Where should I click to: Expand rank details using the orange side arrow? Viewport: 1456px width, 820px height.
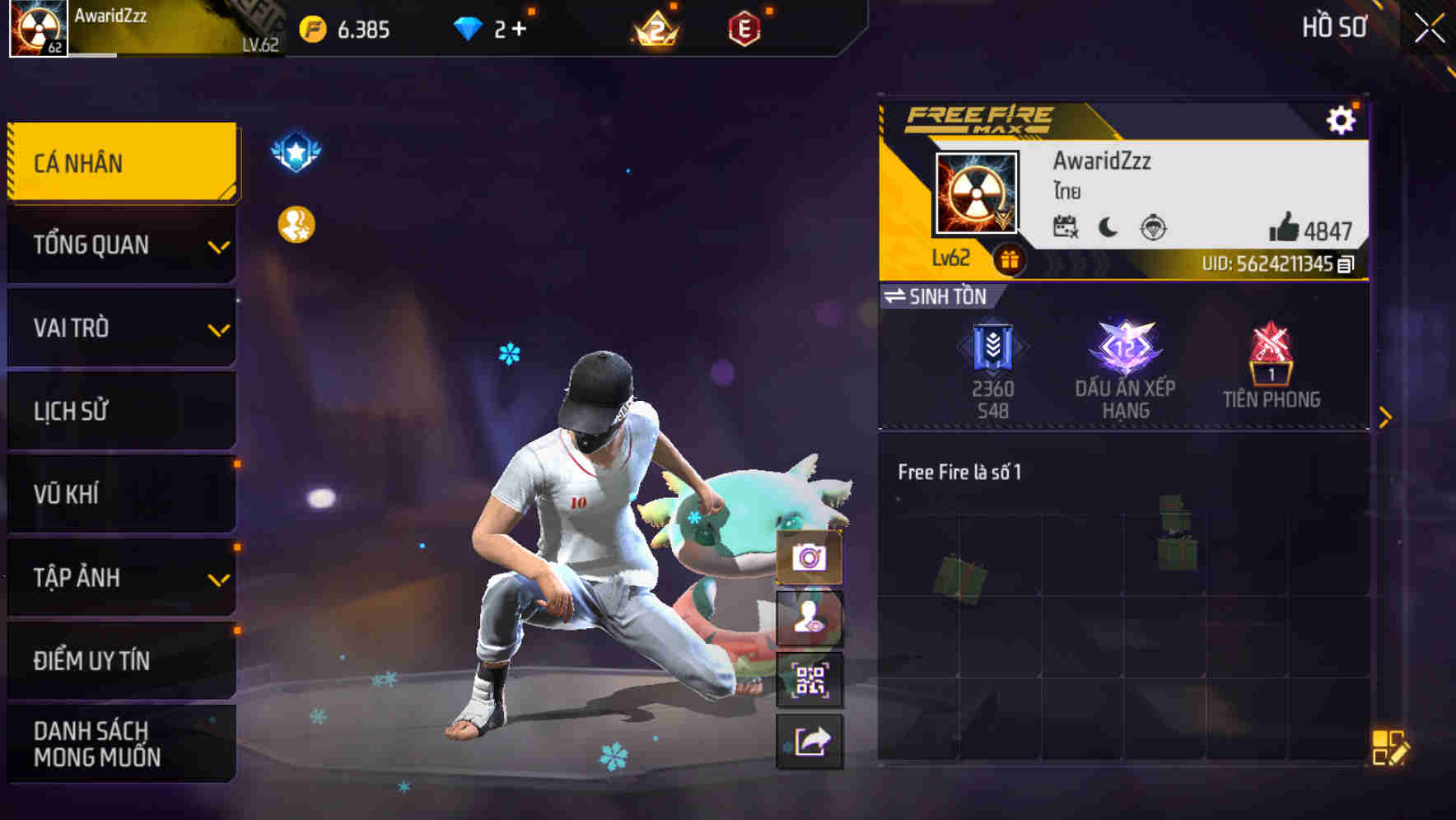click(1388, 416)
